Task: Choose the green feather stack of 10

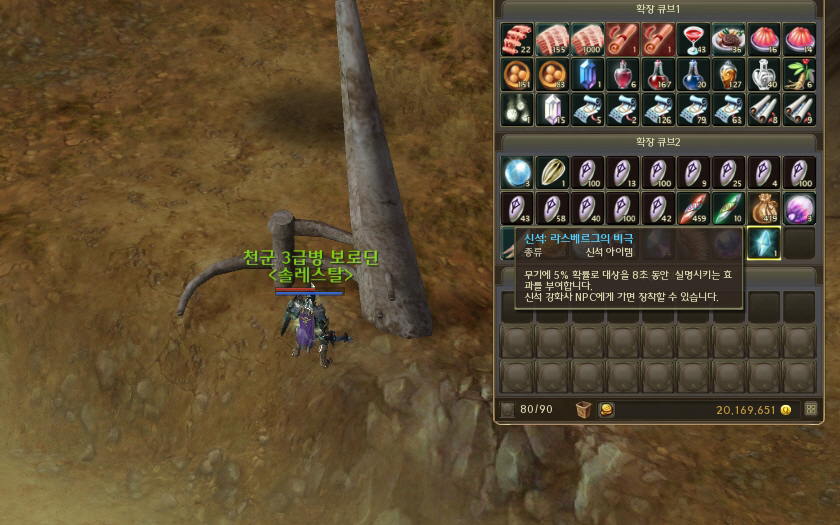Action: 728,208
